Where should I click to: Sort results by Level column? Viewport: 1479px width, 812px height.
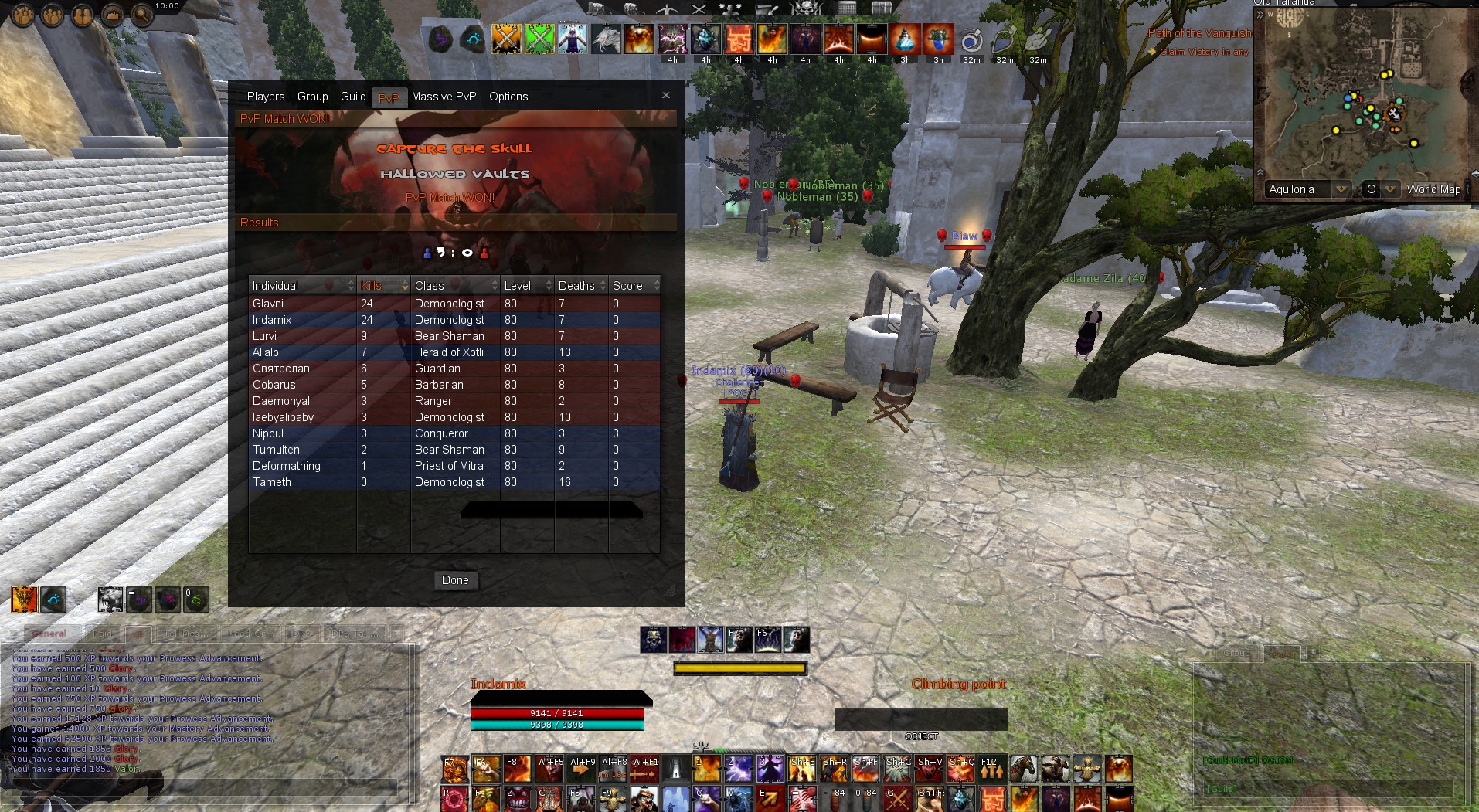click(527, 286)
